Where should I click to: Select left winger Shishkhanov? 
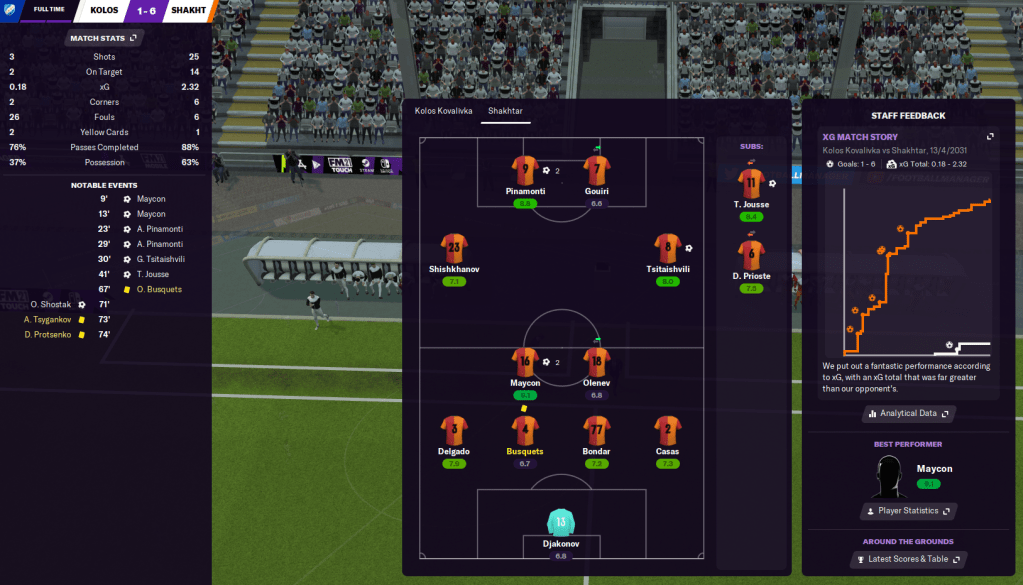click(x=455, y=249)
